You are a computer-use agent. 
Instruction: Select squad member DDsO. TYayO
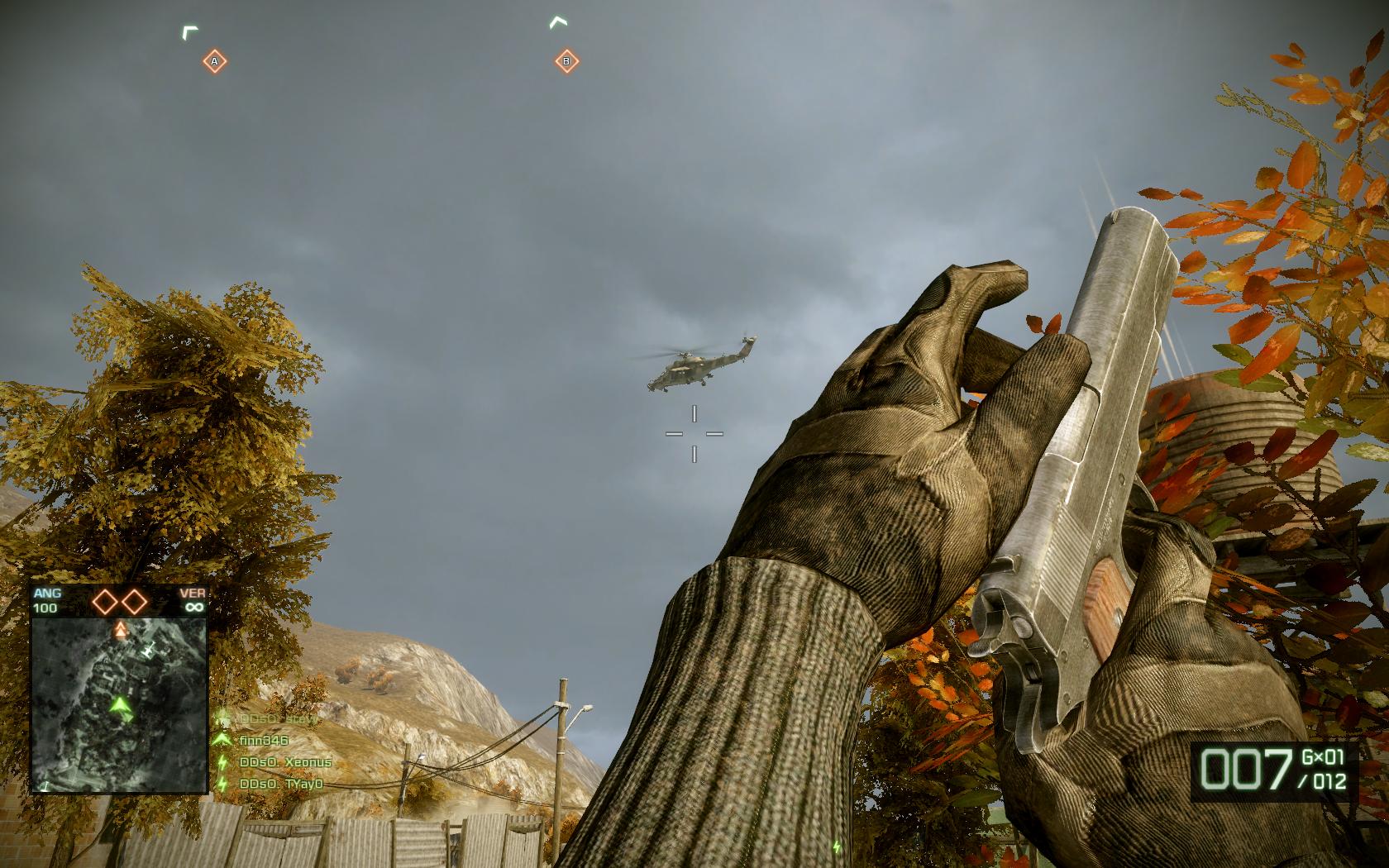click(280, 784)
